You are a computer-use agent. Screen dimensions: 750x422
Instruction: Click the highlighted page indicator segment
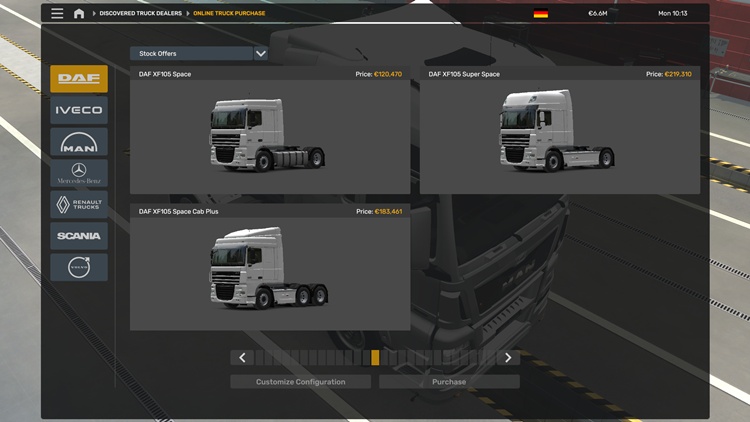[375, 358]
